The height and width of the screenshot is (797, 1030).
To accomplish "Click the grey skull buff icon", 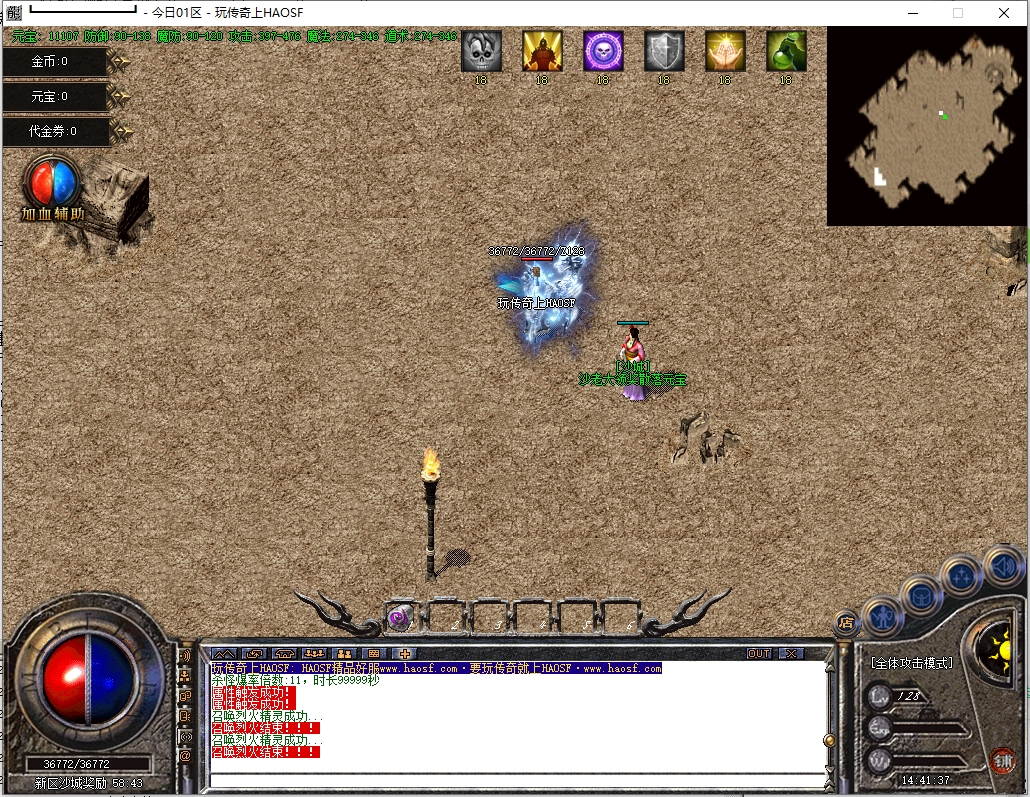I will [481, 51].
